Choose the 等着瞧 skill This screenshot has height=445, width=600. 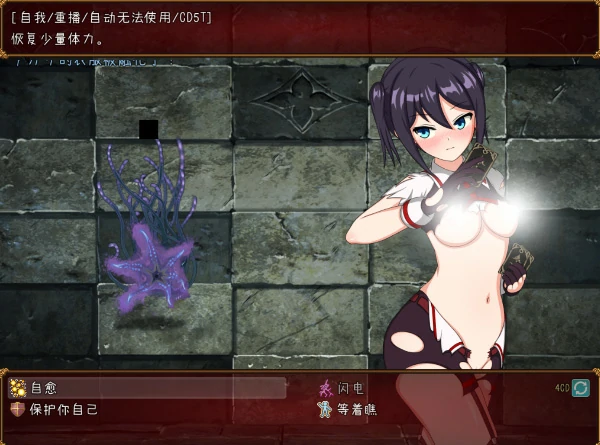(357, 409)
